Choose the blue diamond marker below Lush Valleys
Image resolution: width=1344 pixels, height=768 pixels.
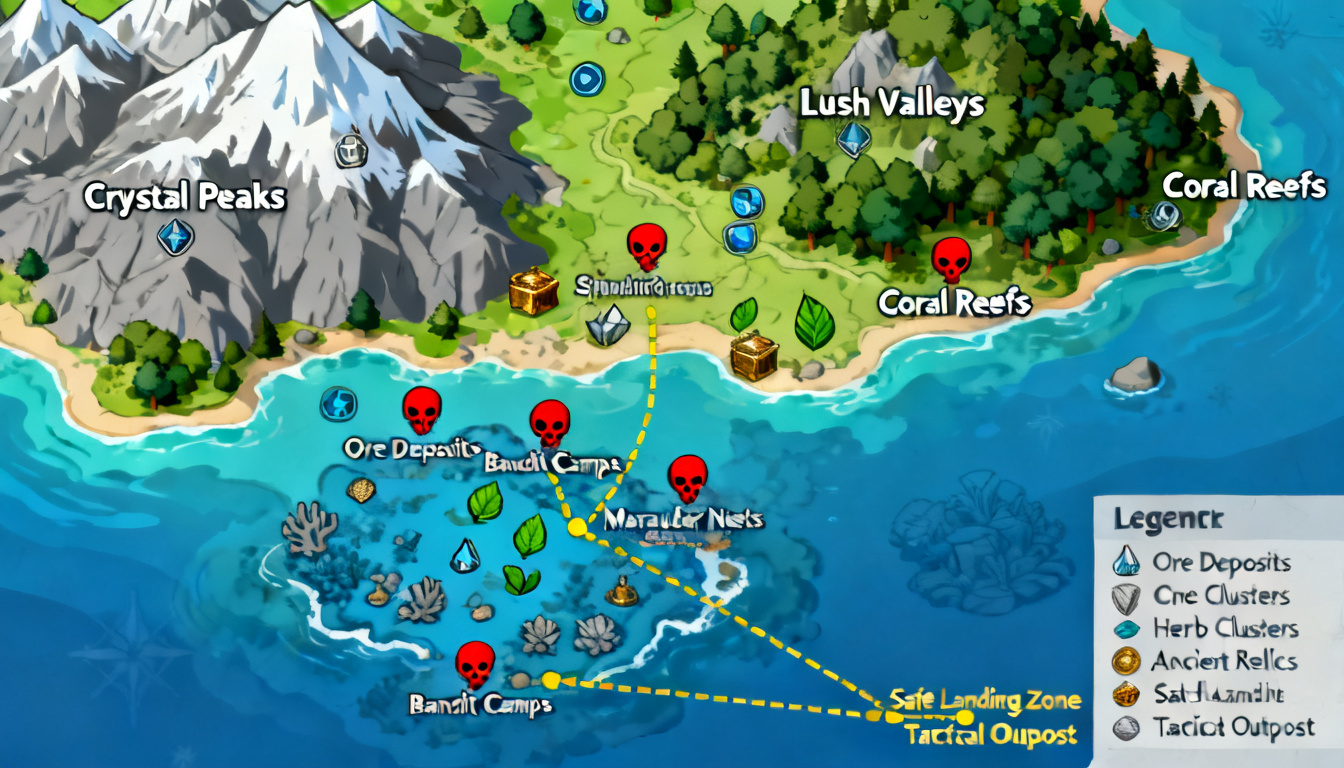point(853,139)
